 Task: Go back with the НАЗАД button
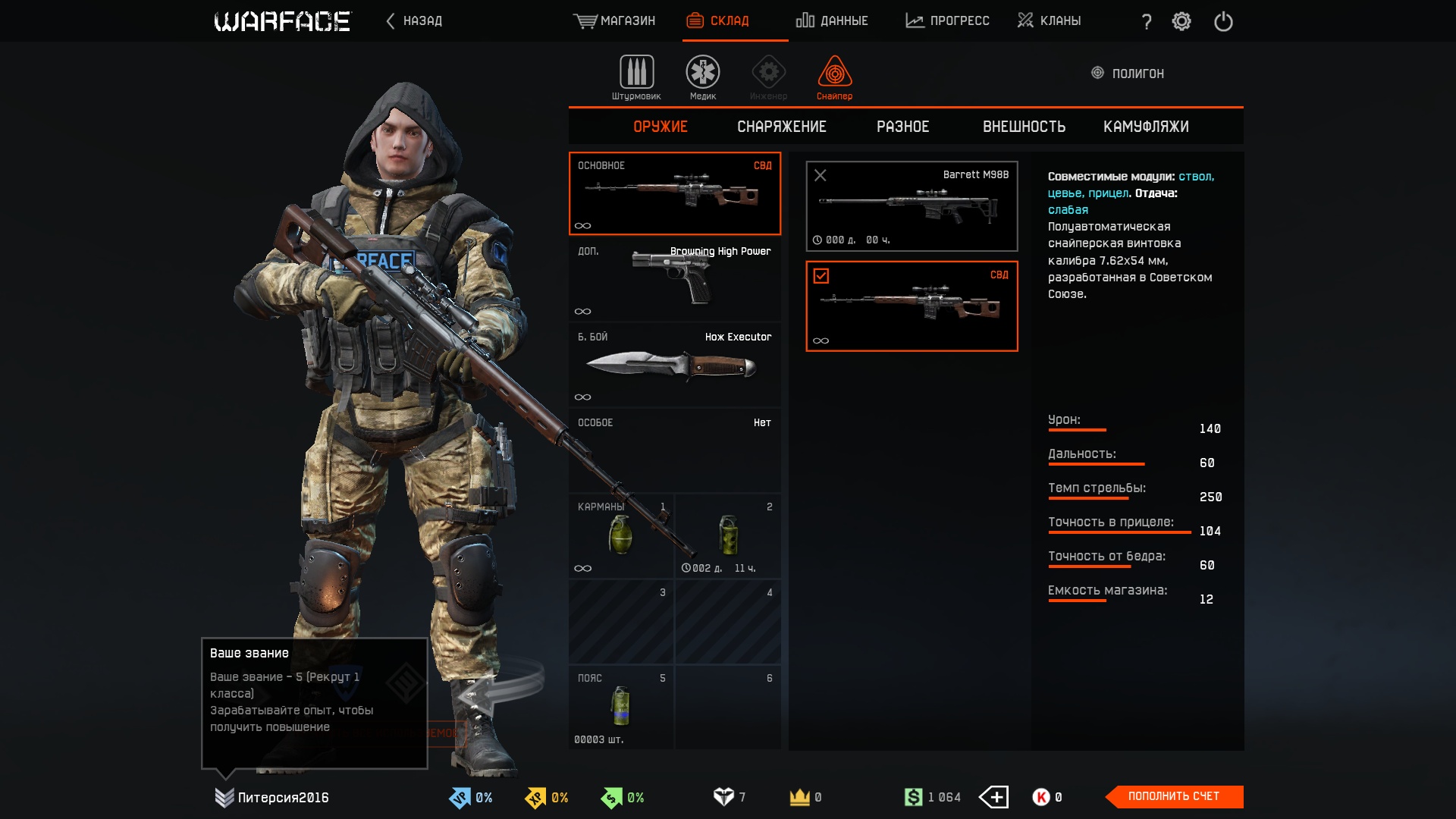click(x=414, y=20)
